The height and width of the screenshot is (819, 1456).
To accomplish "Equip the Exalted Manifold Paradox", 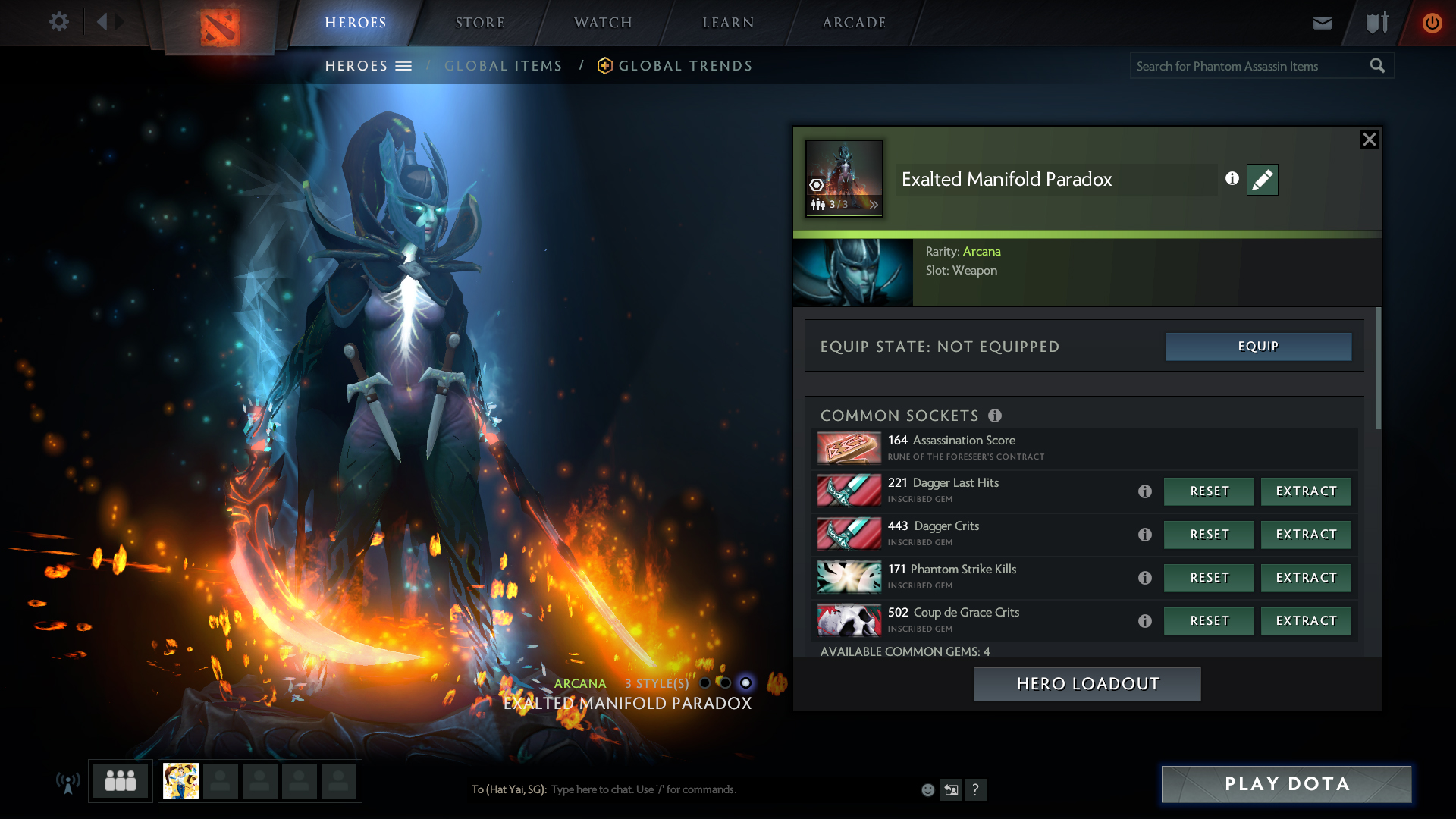I will pyautogui.click(x=1258, y=347).
